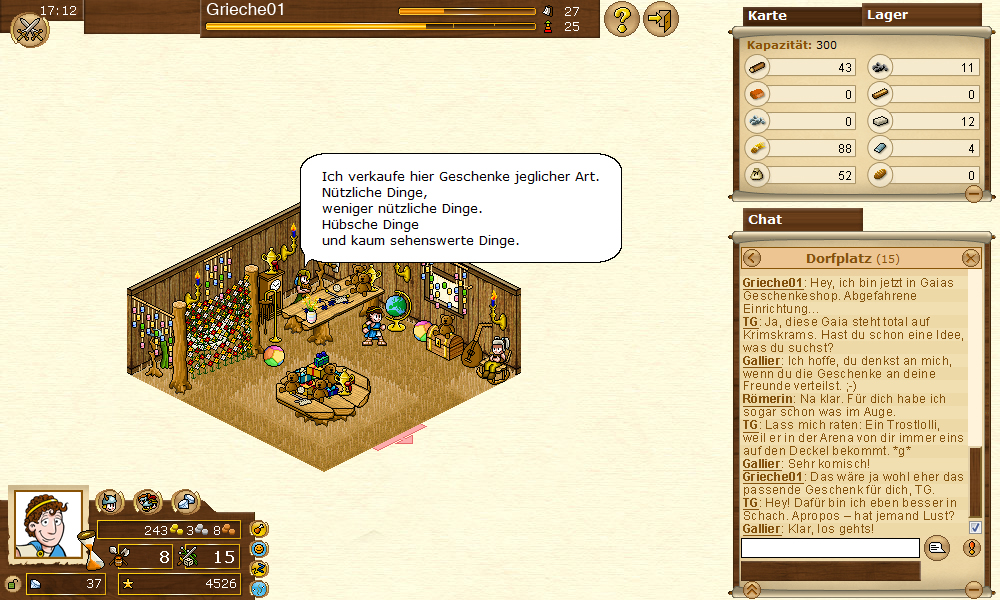Viewport: 1000px width, 600px height.
Task: Go to previous chat channel arrow
Action: pos(752,258)
